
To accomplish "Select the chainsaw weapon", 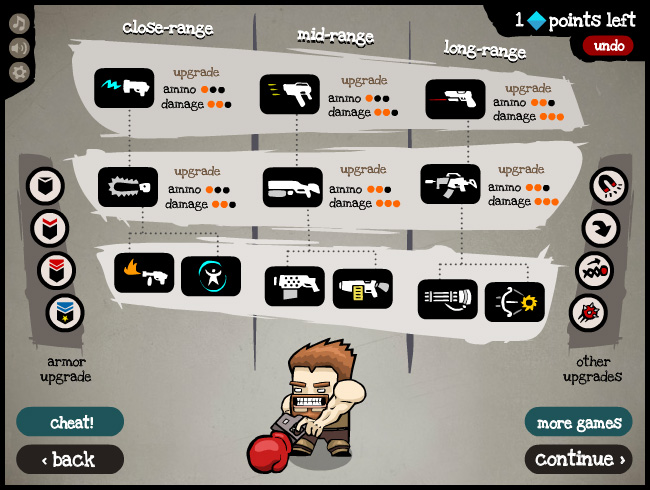I will [x=128, y=187].
